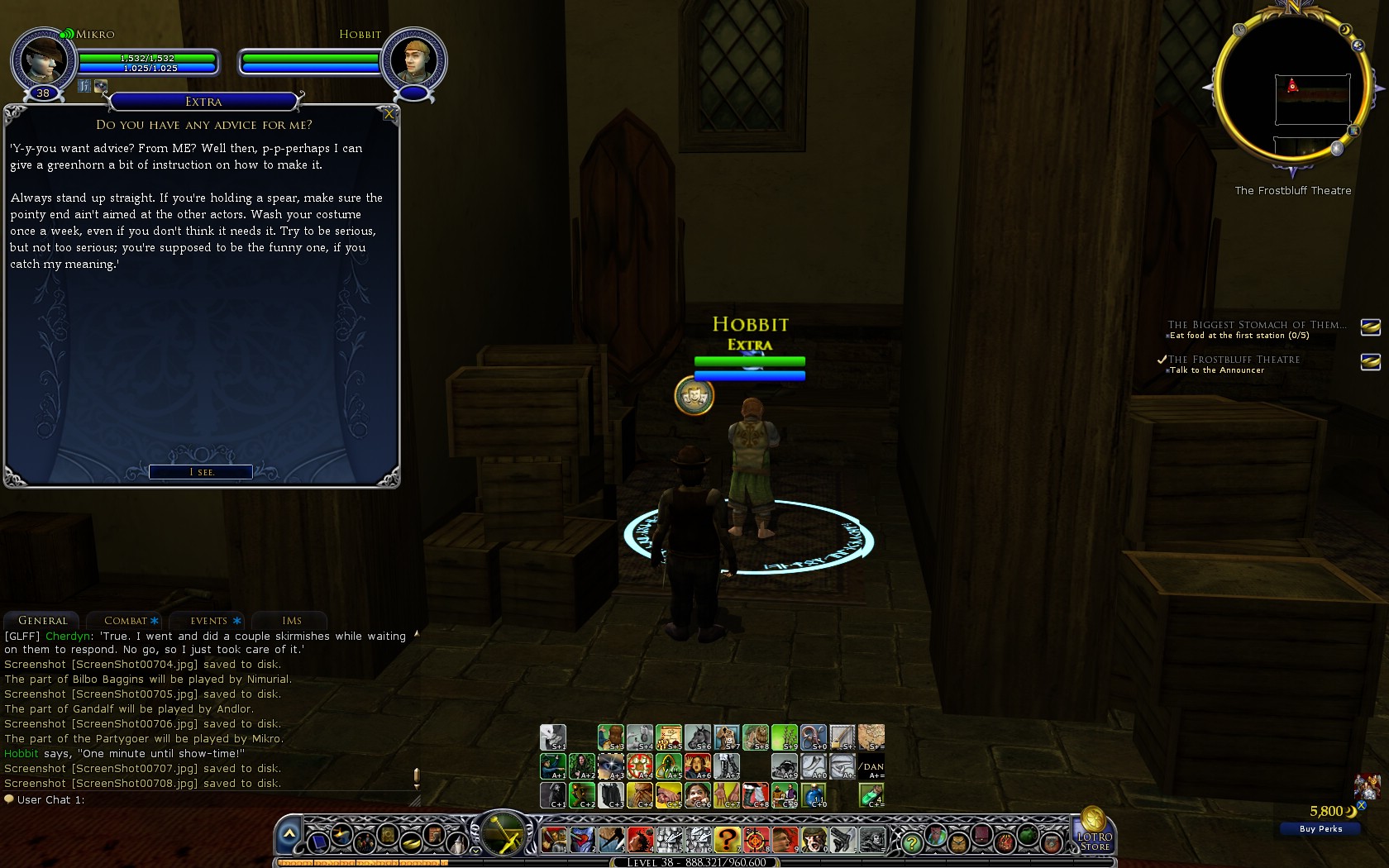Click the theatre masks icon beside the Hobbit
1389x868 pixels.
pyautogui.click(x=694, y=397)
